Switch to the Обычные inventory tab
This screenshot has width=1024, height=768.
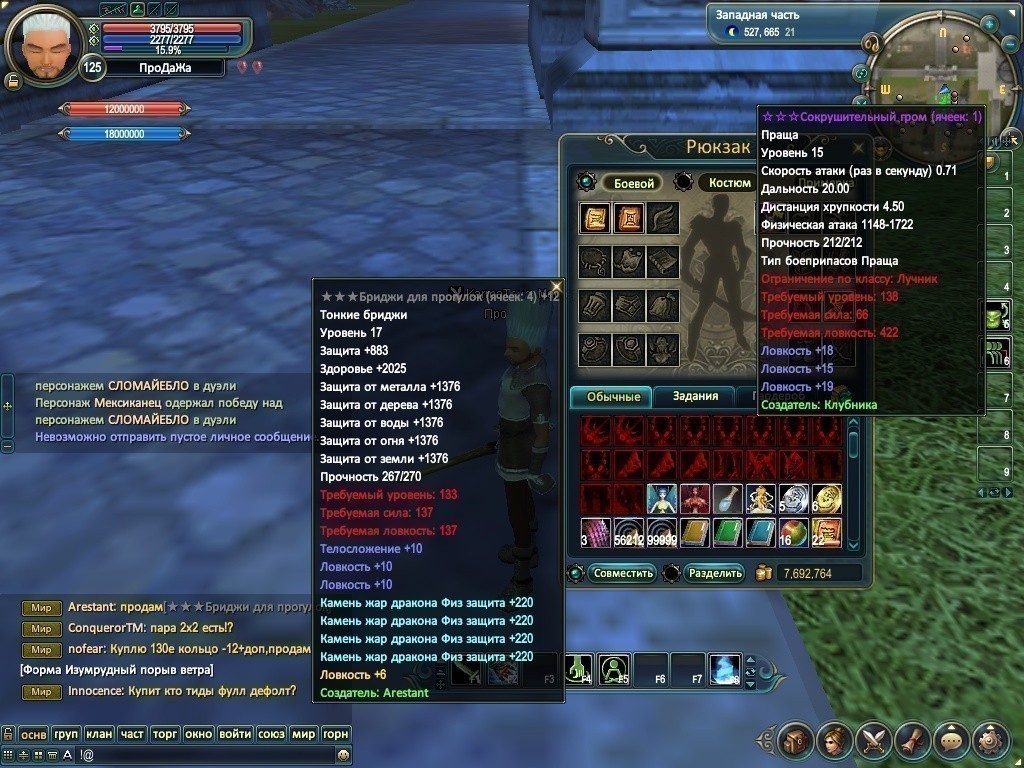(612, 397)
